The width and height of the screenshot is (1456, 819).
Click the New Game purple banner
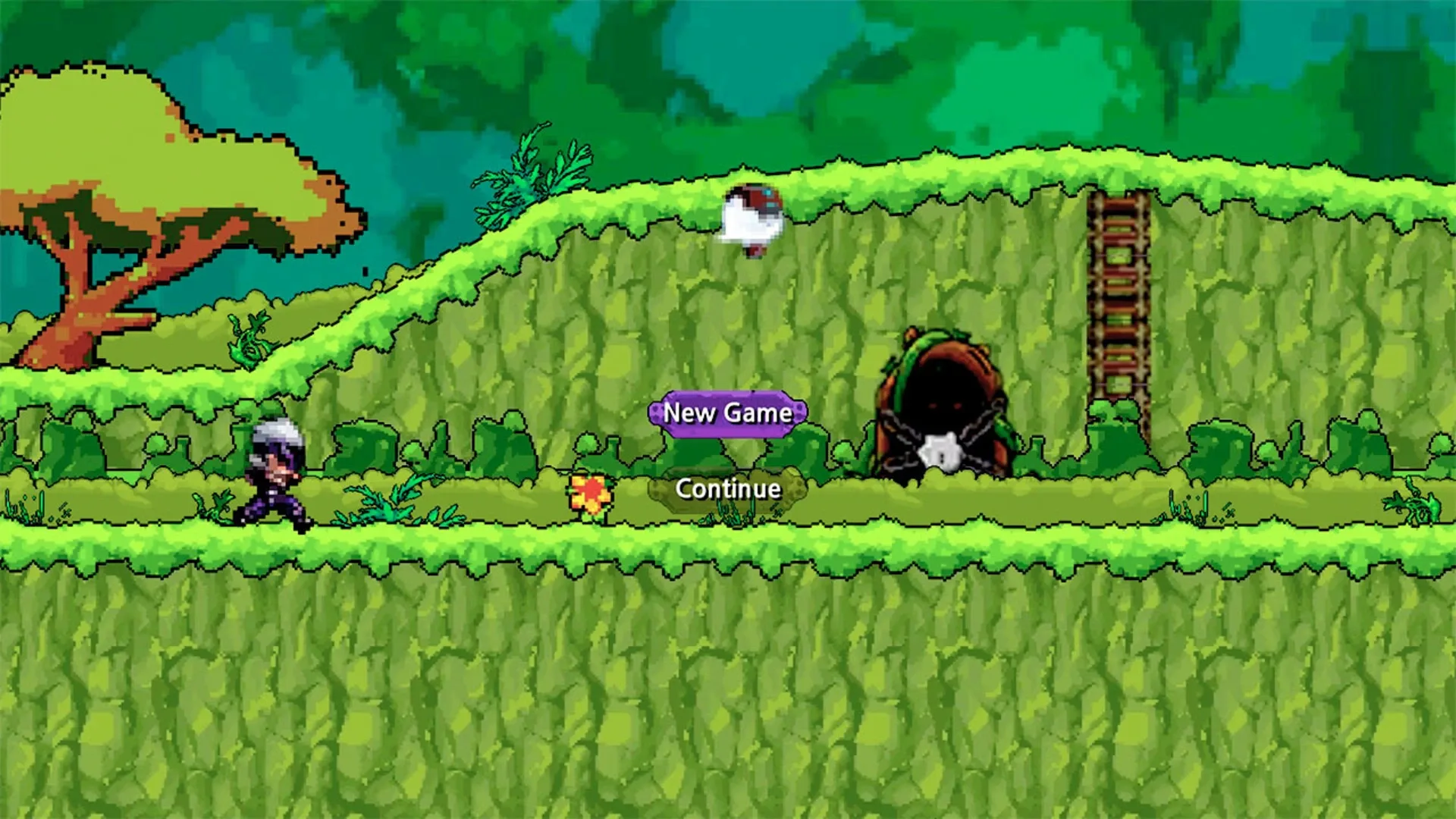point(726,414)
